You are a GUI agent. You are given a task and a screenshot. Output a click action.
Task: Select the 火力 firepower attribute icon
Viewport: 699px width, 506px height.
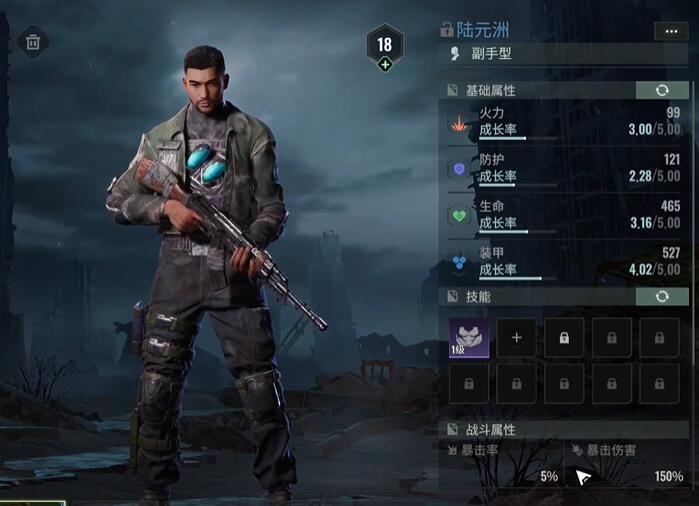459,125
